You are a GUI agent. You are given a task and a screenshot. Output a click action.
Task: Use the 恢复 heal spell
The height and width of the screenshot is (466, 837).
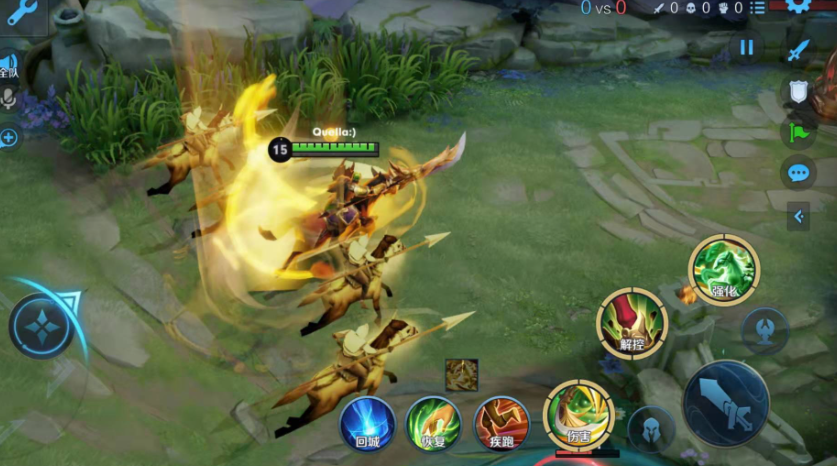coord(434,423)
